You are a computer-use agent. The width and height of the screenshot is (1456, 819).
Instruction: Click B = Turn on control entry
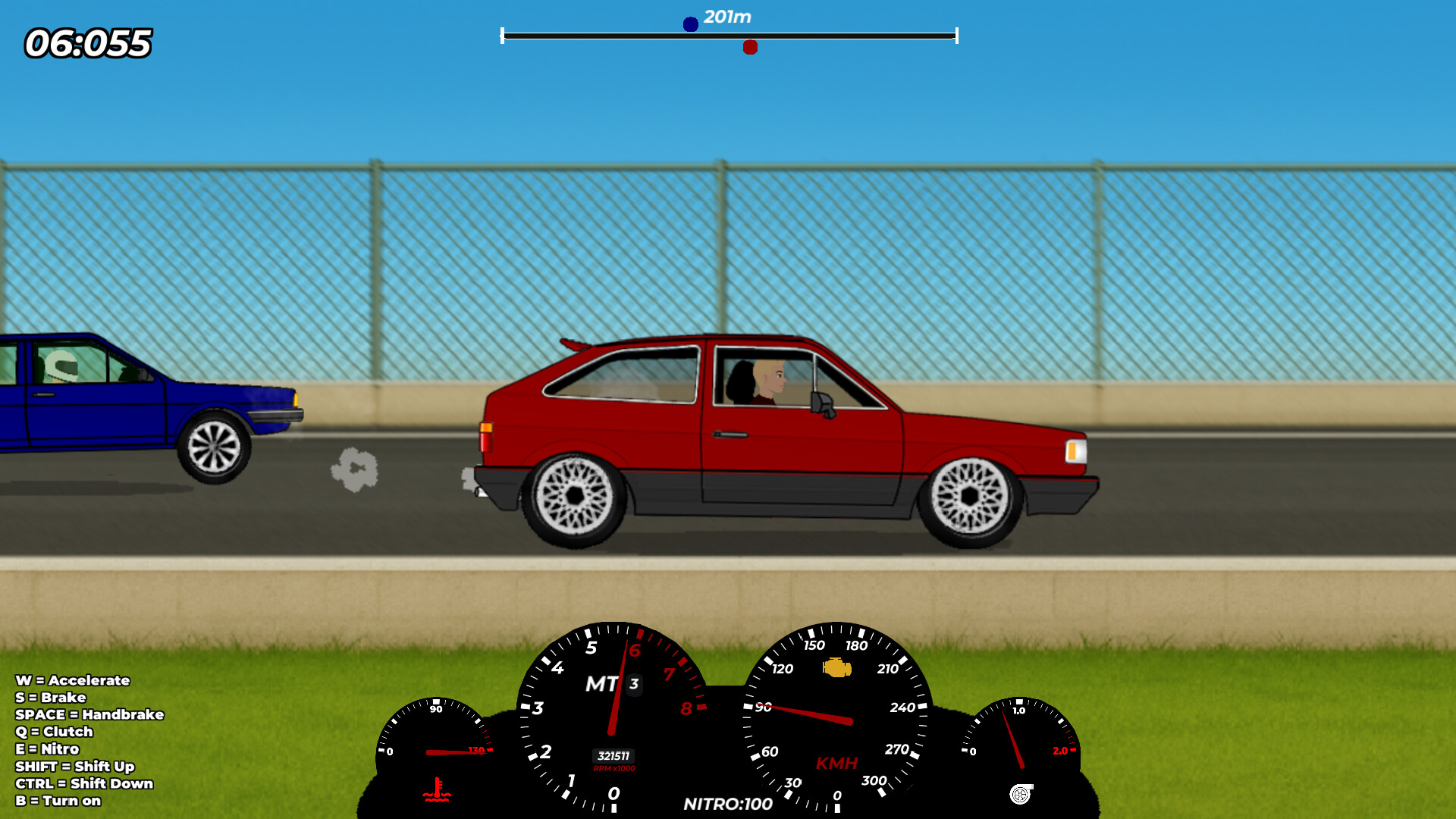coord(58,801)
